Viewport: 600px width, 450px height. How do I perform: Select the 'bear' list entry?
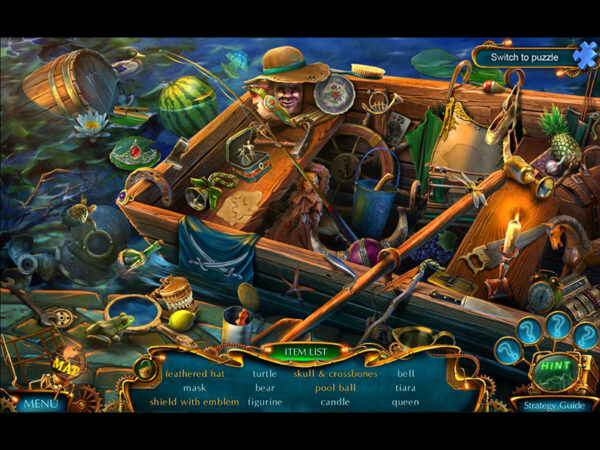tap(265, 388)
